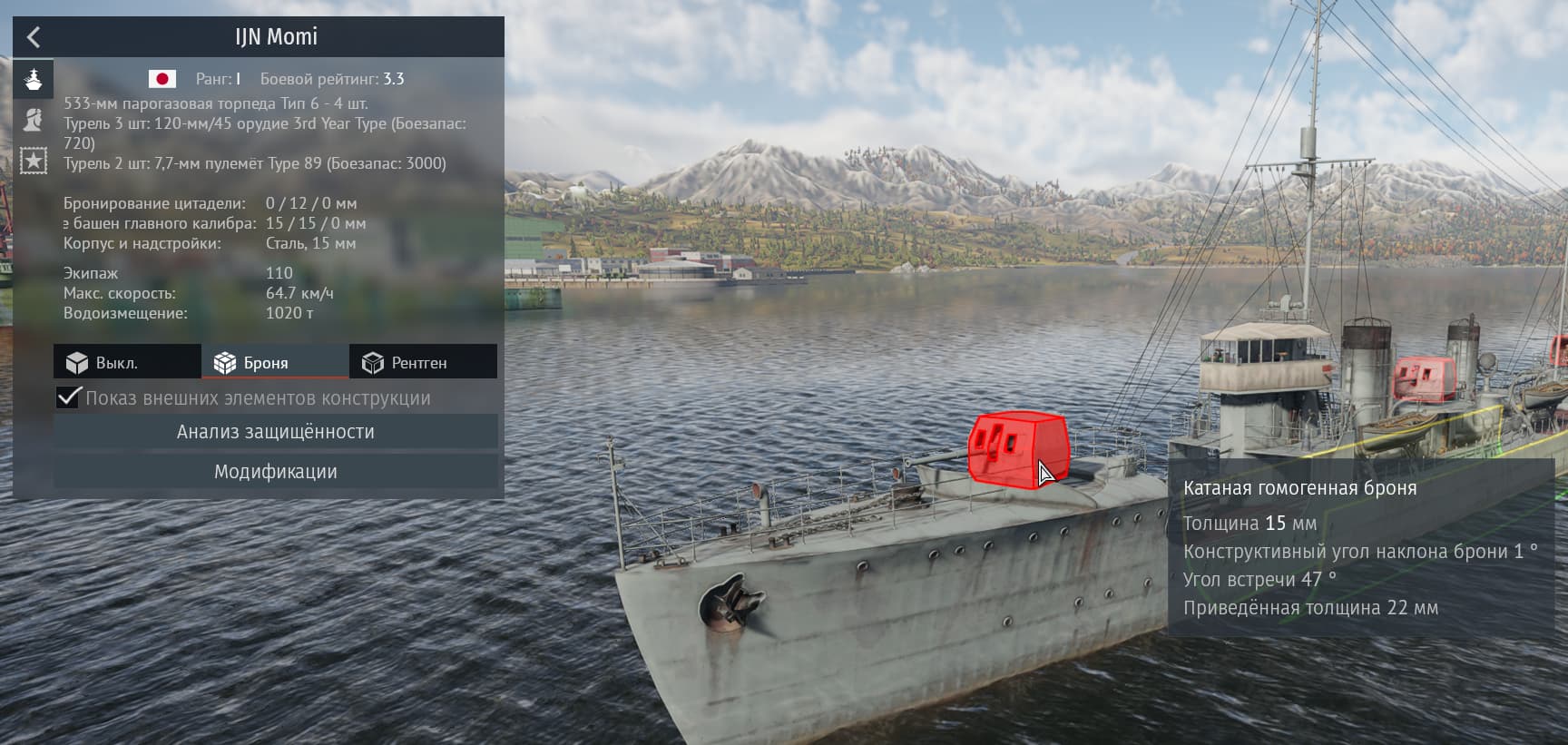
Task: Open the crew helmet icon tab
Action: point(34,119)
